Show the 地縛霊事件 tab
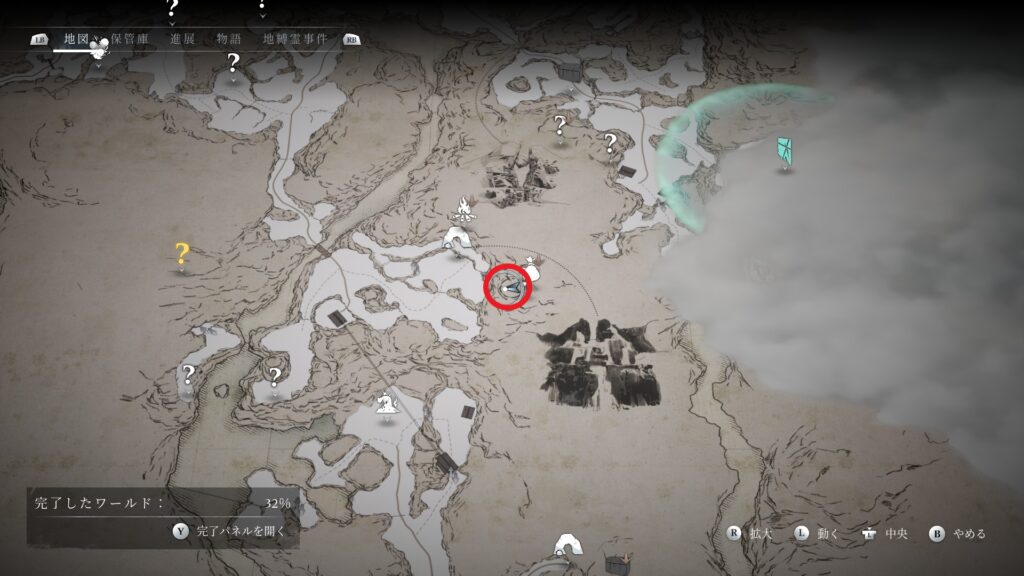Image resolution: width=1024 pixels, height=576 pixels. pos(297,39)
